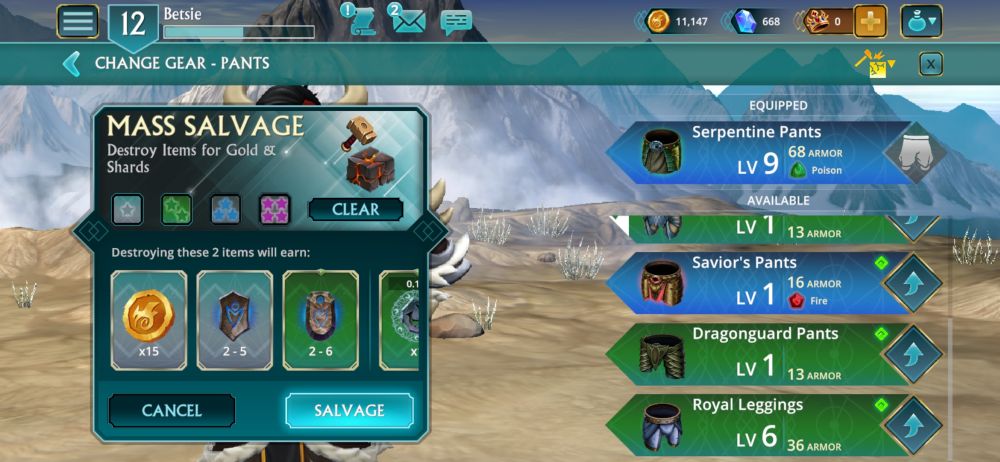Select the equipped Serpentine Pants

(x=760, y=153)
